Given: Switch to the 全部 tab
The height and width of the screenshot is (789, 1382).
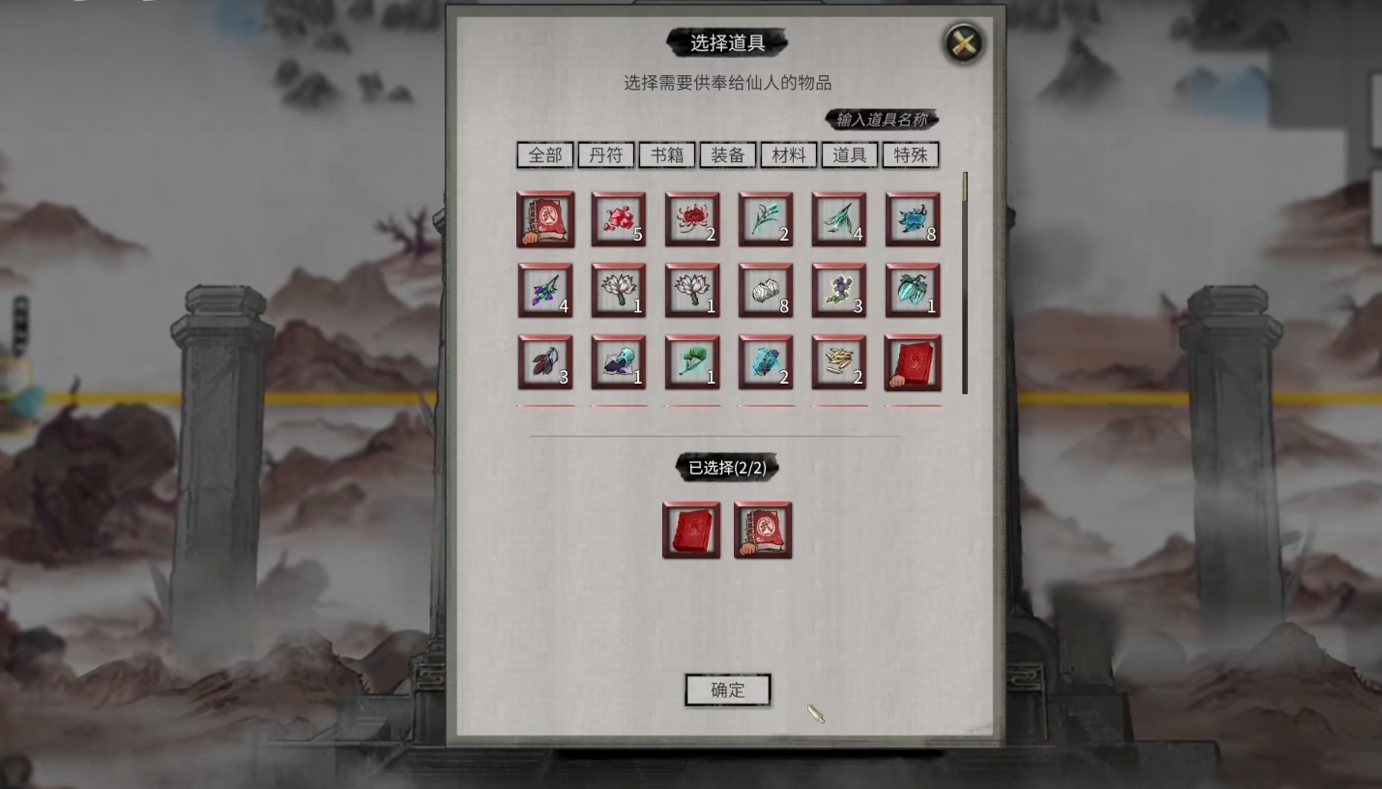Looking at the screenshot, I should pyautogui.click(x=545, y=155).
